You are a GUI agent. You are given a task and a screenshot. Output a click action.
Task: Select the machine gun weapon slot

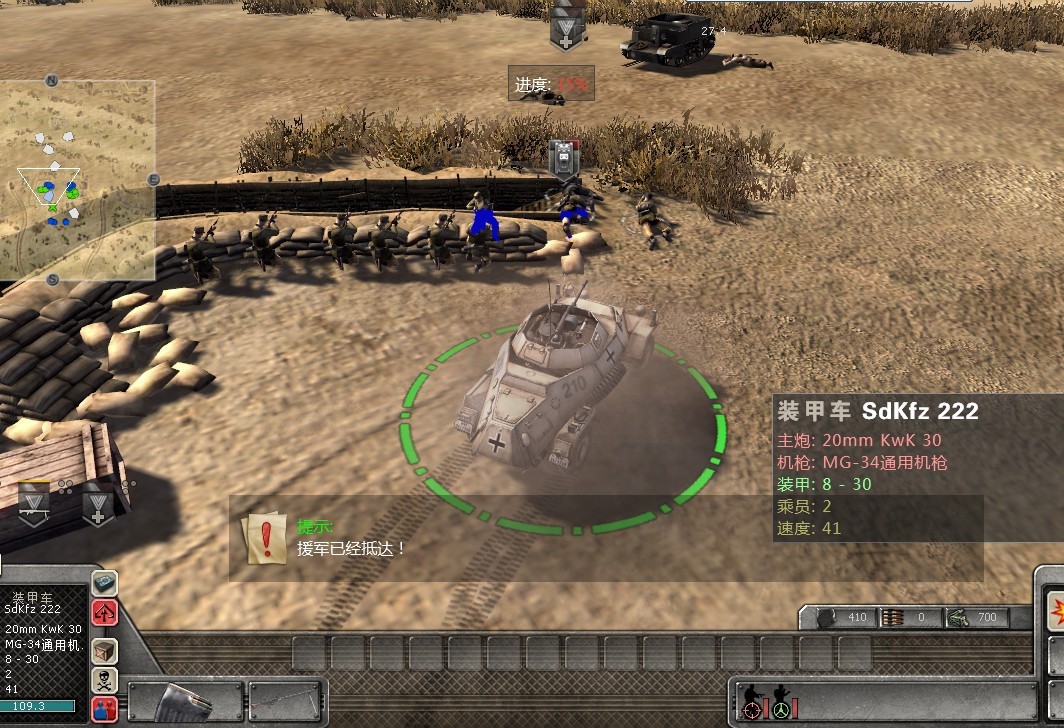[287, 702]
